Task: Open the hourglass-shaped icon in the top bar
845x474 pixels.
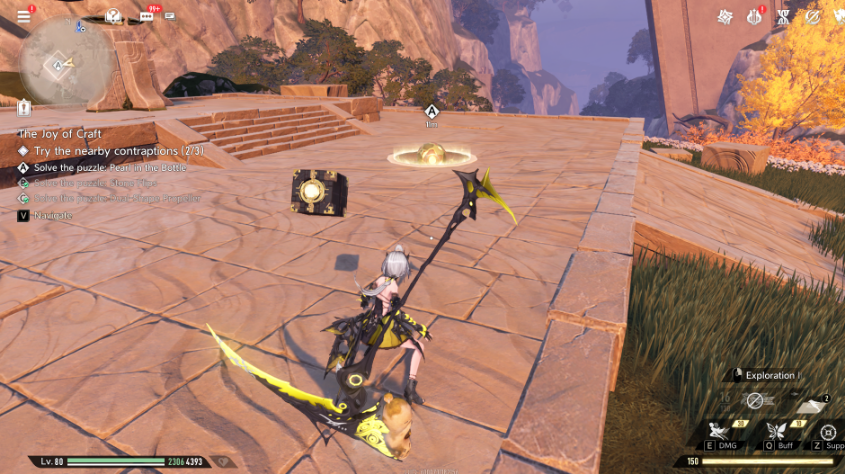Action: pos(784,17)
